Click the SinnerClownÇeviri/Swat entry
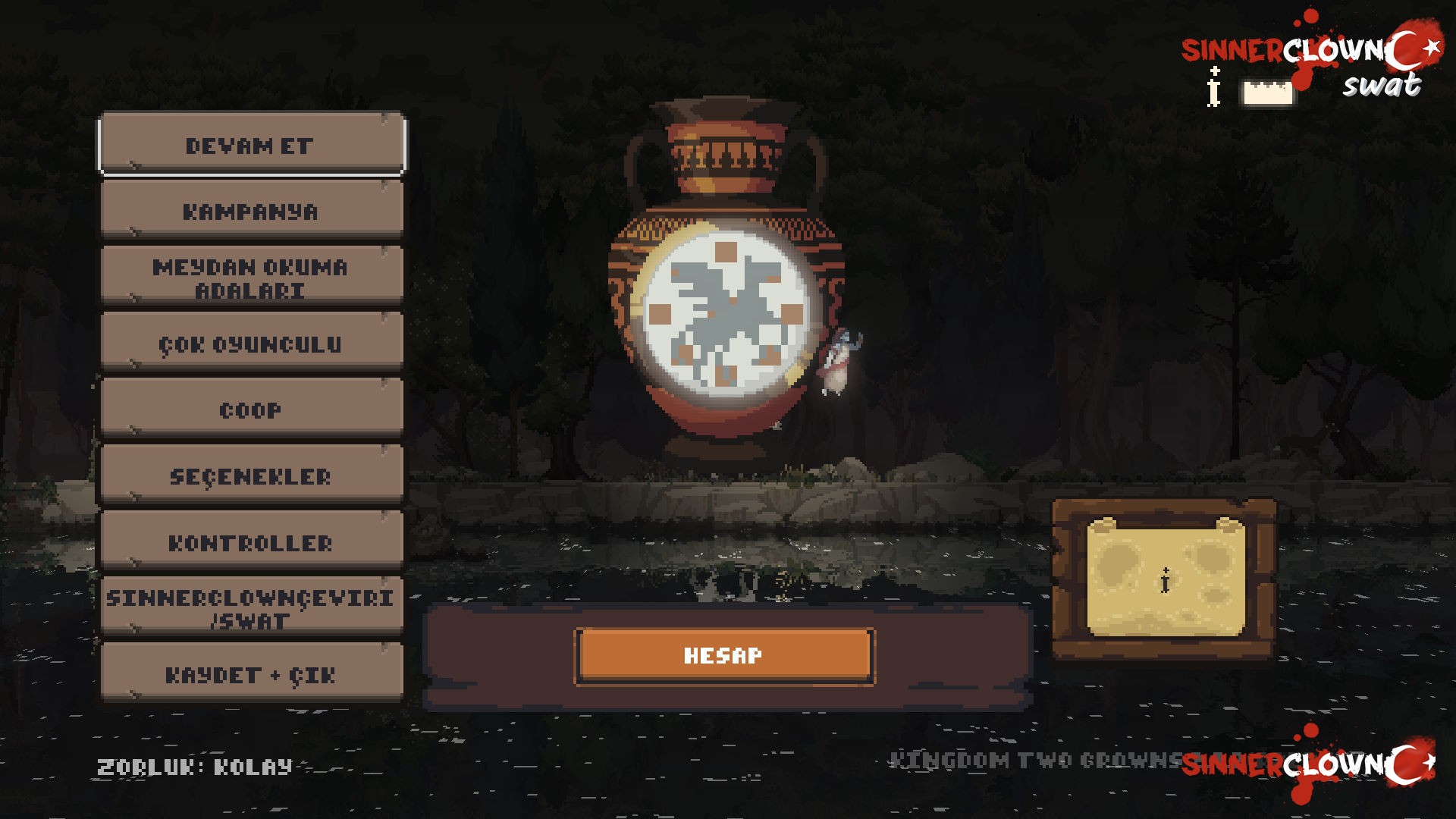 [x=251, y=608]
